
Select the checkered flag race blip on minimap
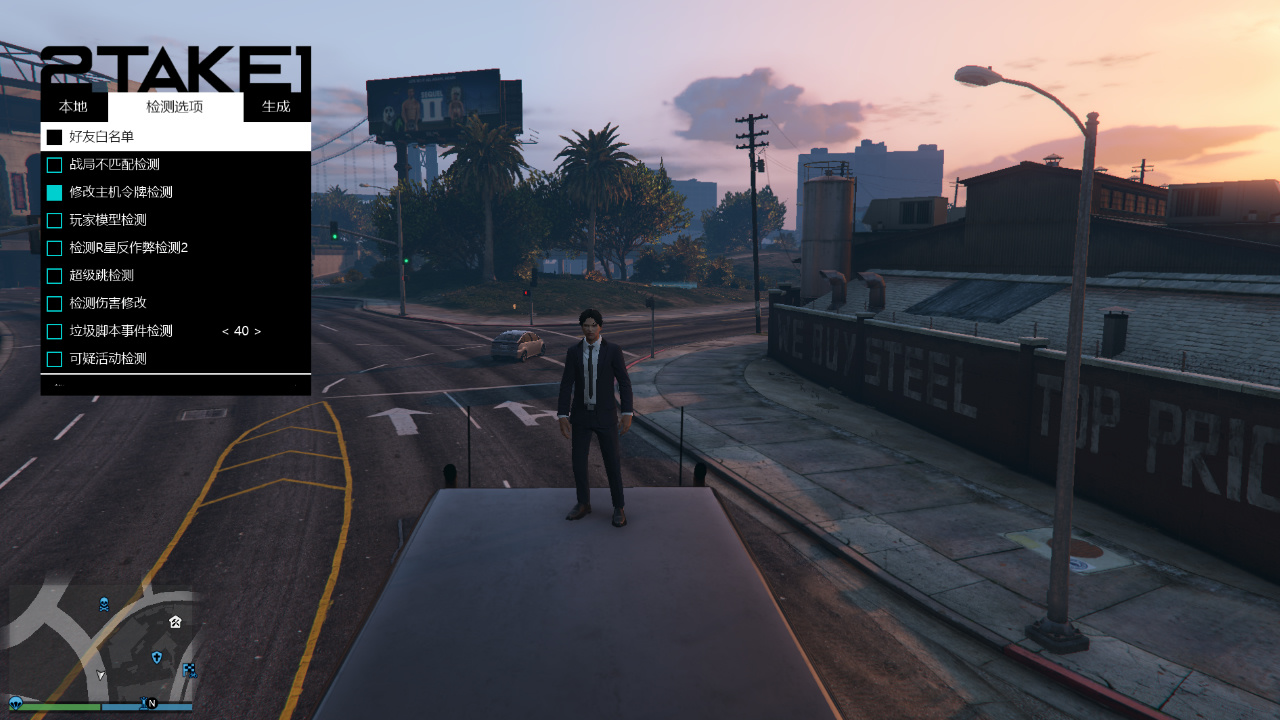coord(190,670)
